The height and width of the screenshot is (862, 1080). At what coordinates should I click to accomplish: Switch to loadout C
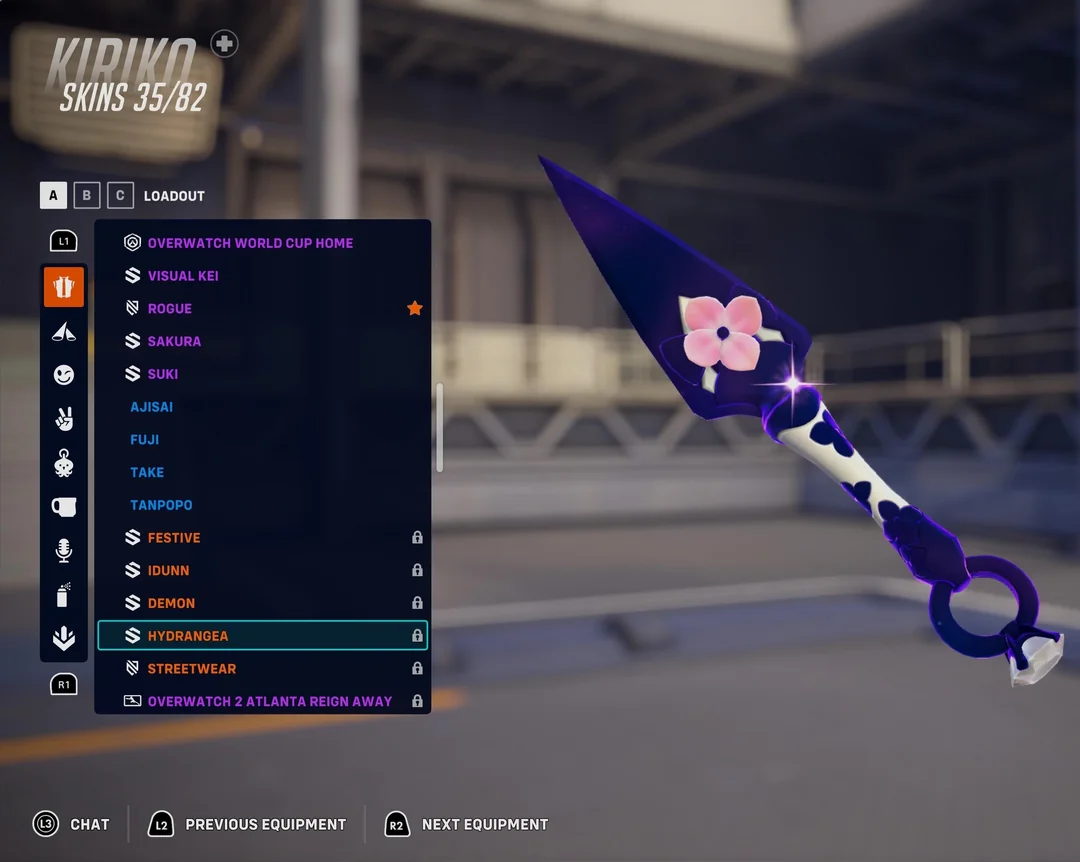[x=120, y=195]
